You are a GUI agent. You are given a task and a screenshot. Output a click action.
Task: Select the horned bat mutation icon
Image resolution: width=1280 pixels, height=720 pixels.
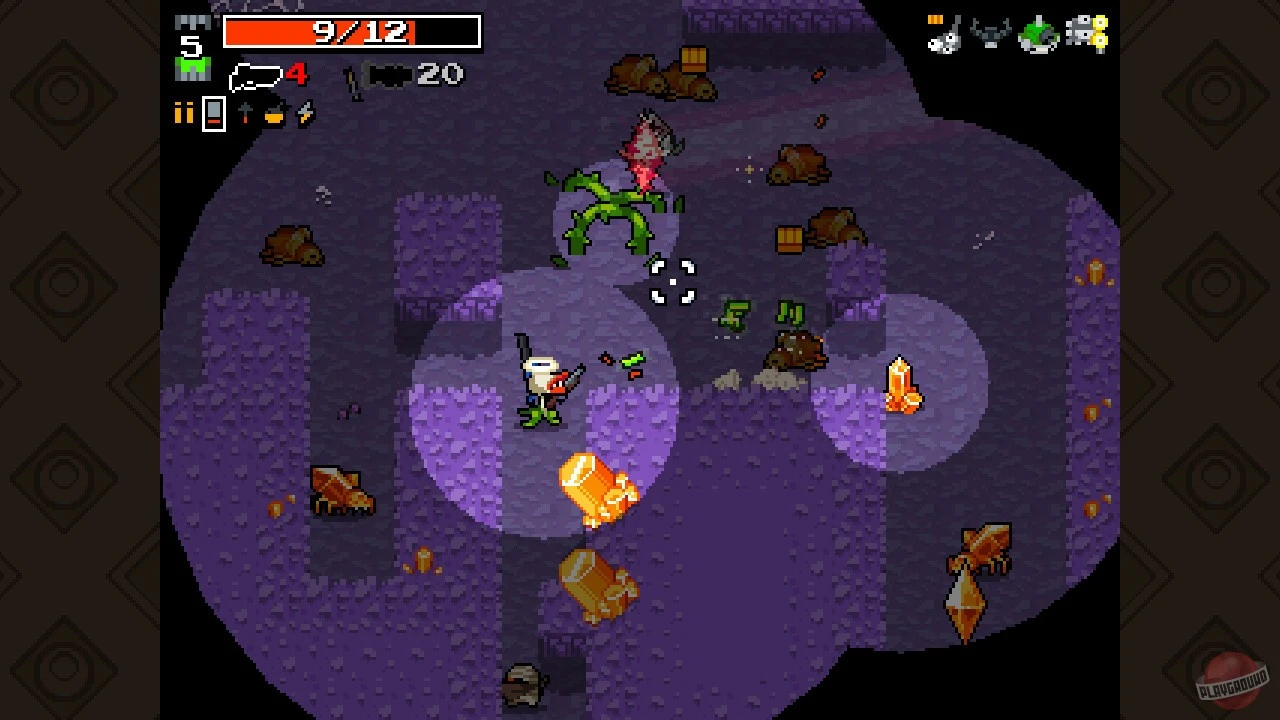(990, 32)
